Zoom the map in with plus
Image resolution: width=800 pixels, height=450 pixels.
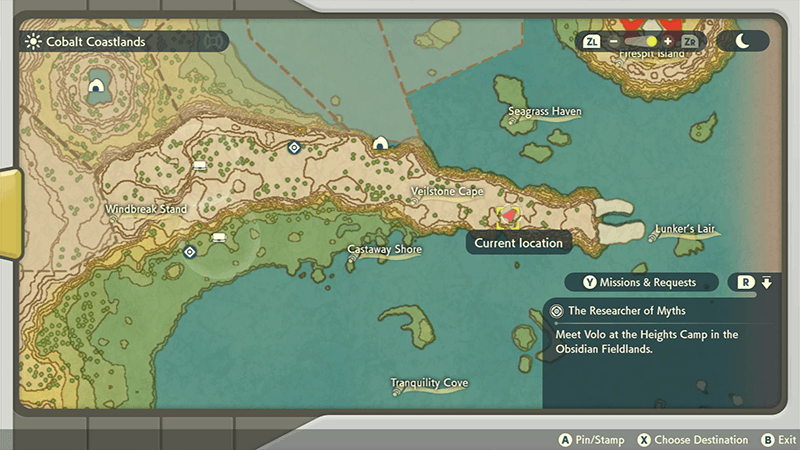pyautogui.click(x=667, y=42)
